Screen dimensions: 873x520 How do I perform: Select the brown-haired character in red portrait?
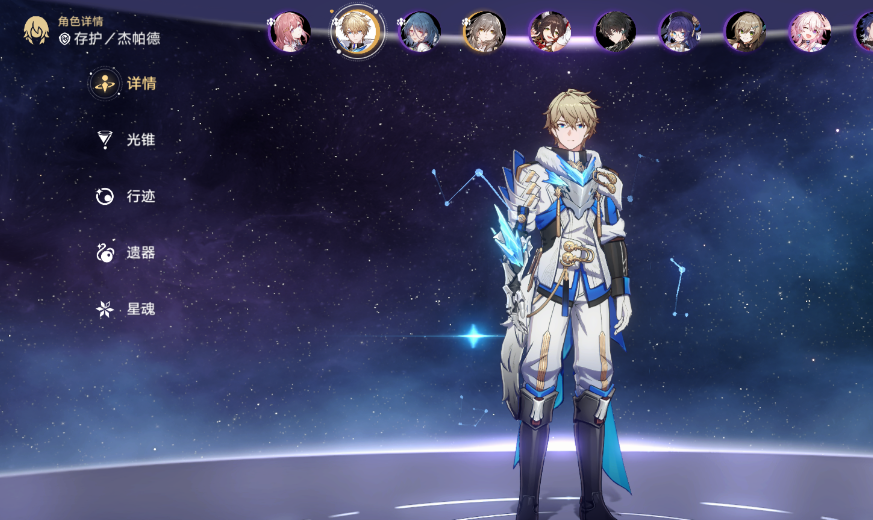click(x=550, y=32)
